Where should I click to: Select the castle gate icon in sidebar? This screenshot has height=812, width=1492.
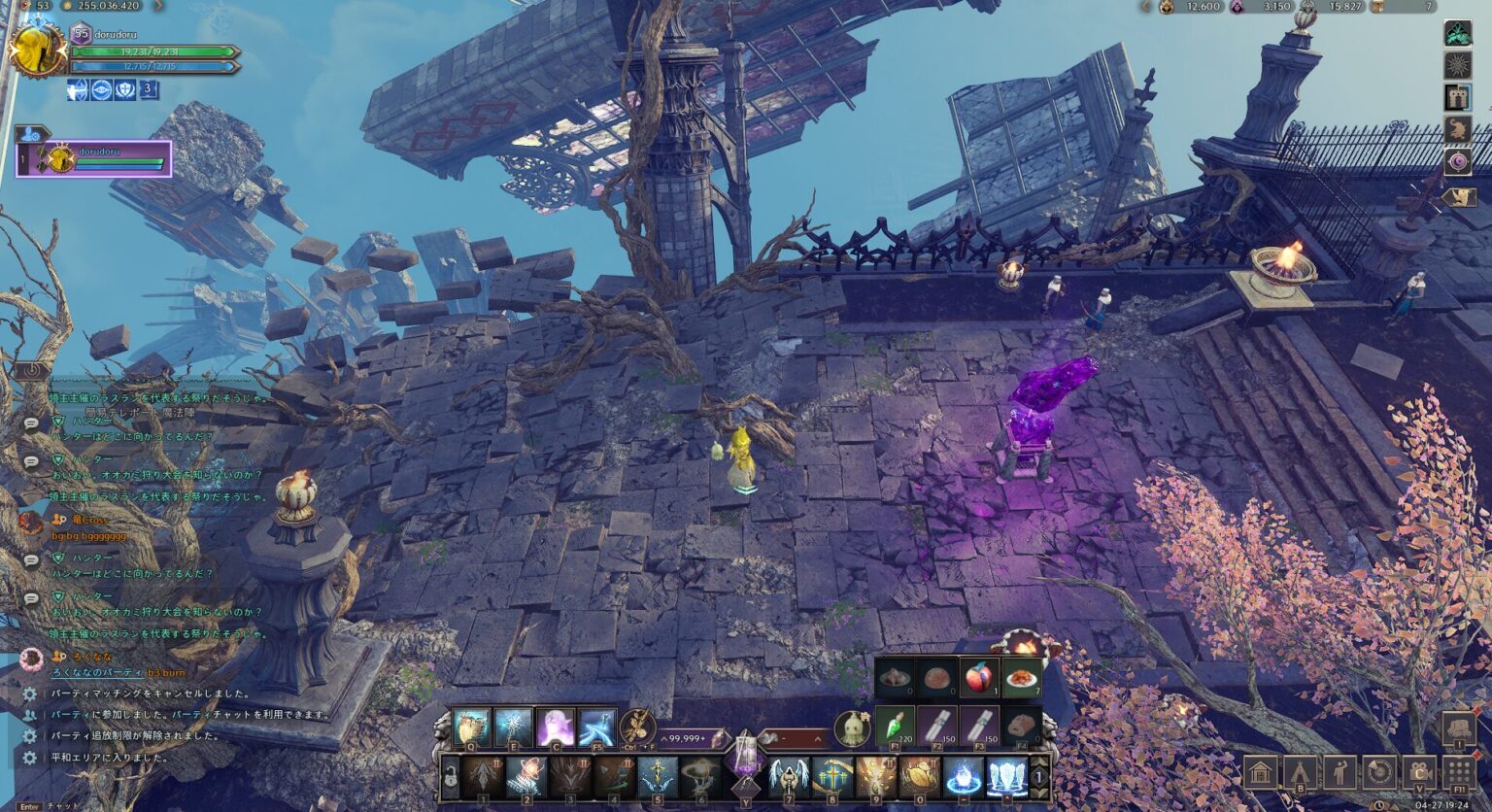pyautogui.click(x=1457, y=97)
